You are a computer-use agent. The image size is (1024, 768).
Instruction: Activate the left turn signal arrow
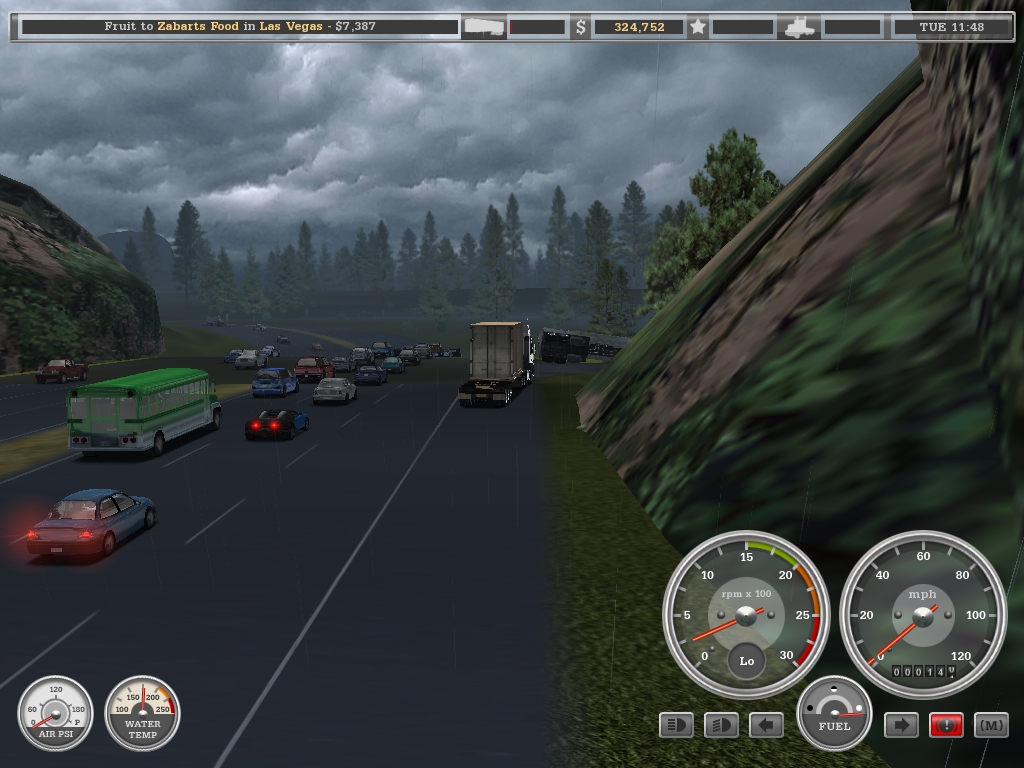coord(766,725)
